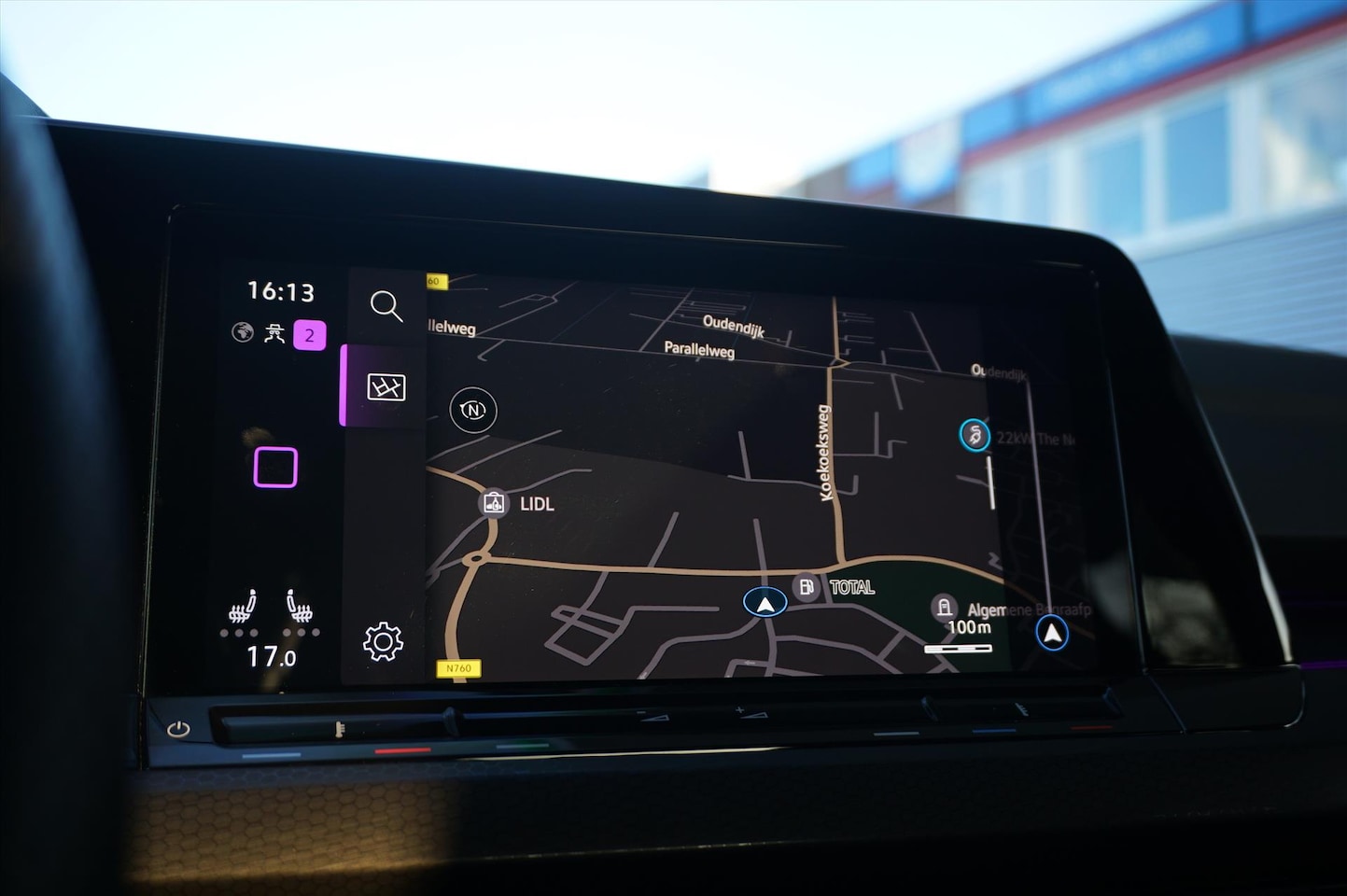1347x896 pixels.
Task: Choose the 22kW charging station marker
Action: (975, 434)
